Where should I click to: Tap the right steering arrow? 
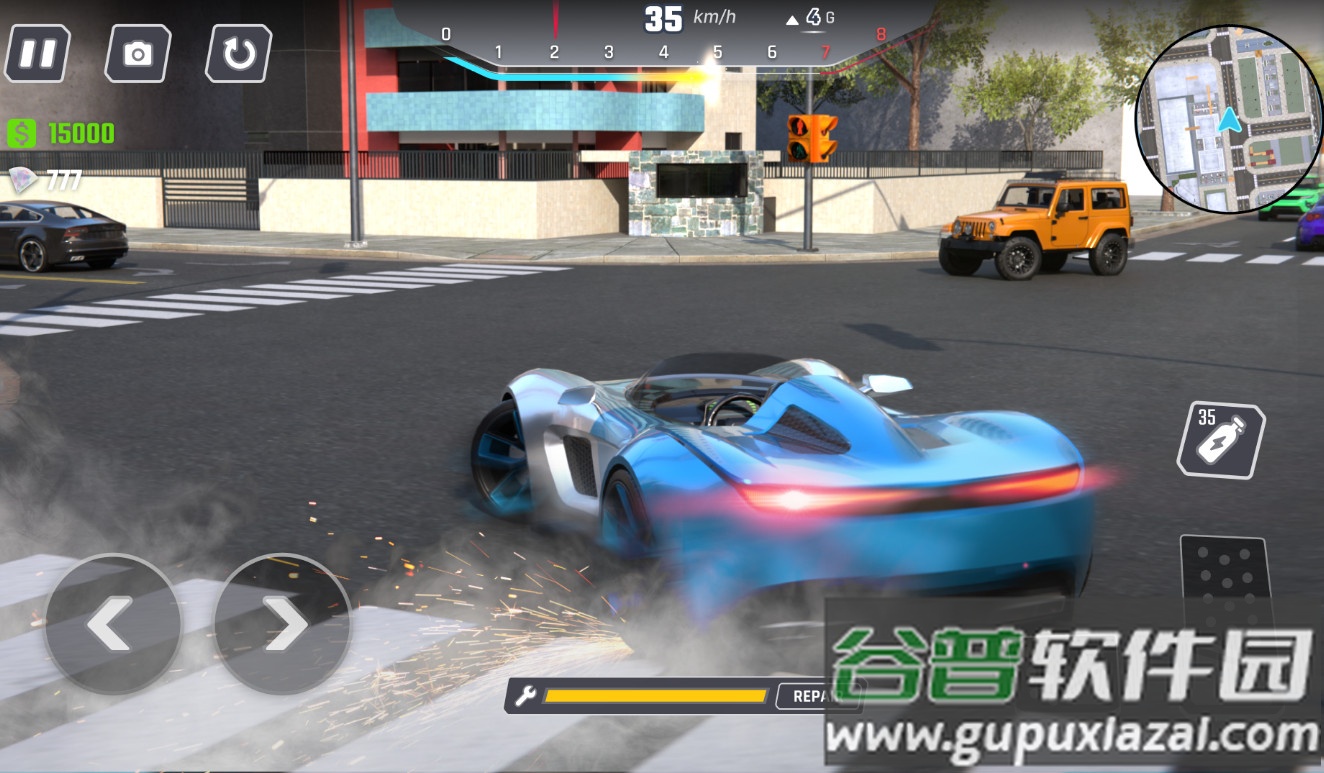(285, 624)
